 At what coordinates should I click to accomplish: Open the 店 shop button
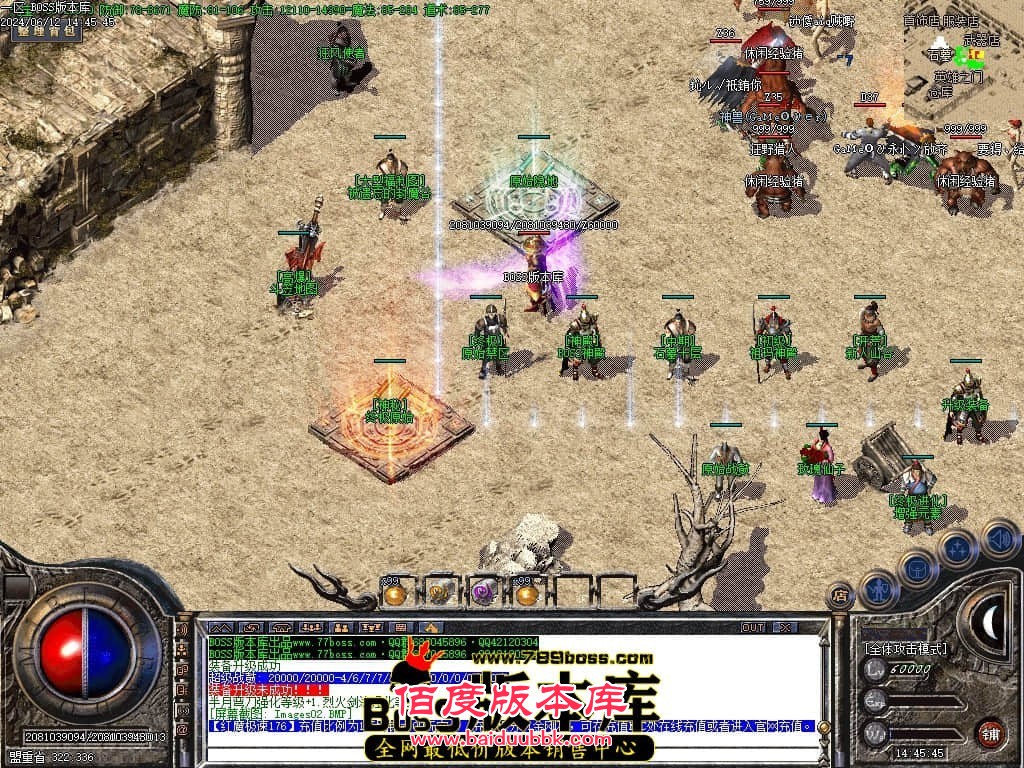tap(840, 597)
